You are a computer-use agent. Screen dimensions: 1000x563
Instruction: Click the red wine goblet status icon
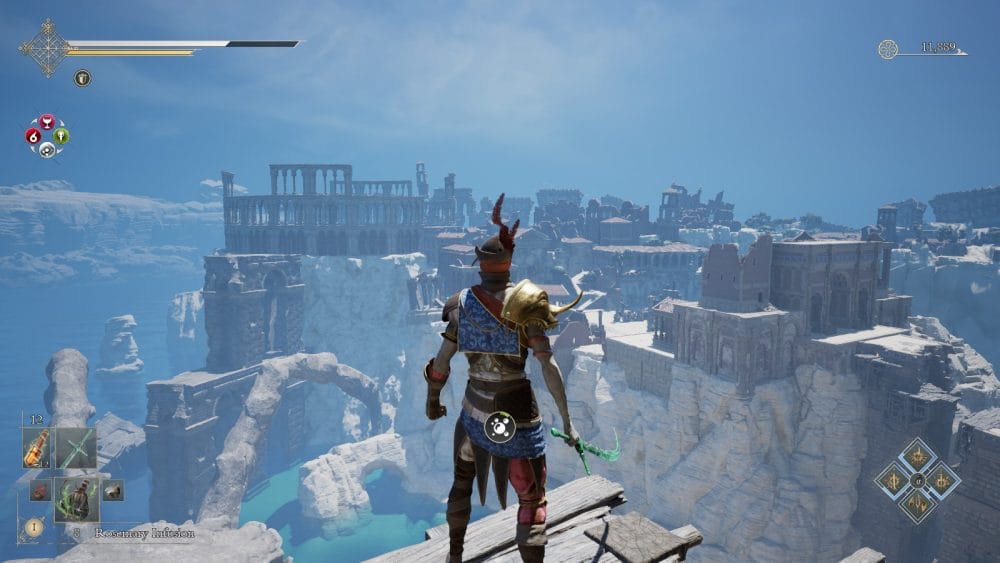pos(47,122)
